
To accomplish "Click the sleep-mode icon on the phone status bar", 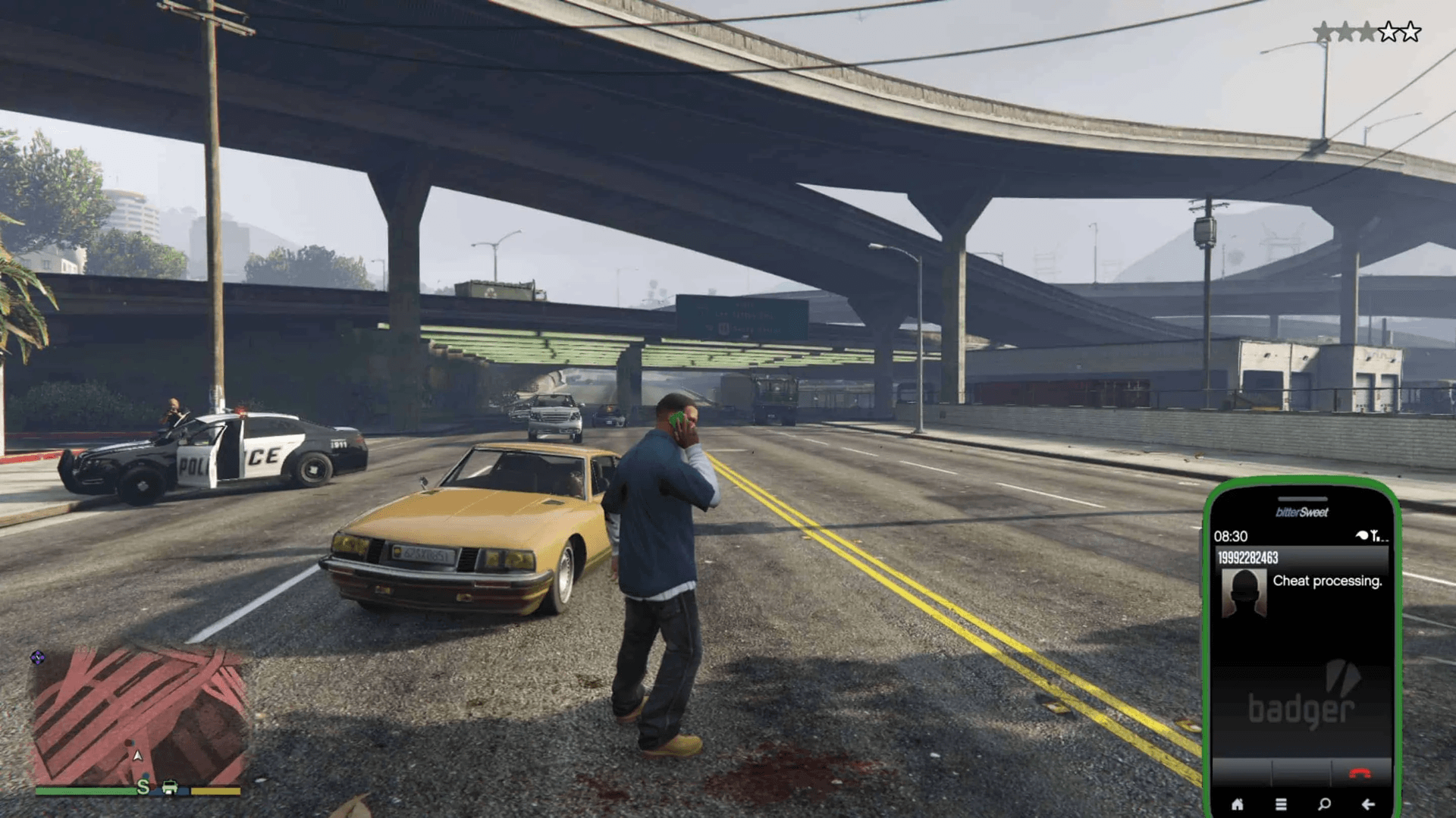I will 1361,534.
